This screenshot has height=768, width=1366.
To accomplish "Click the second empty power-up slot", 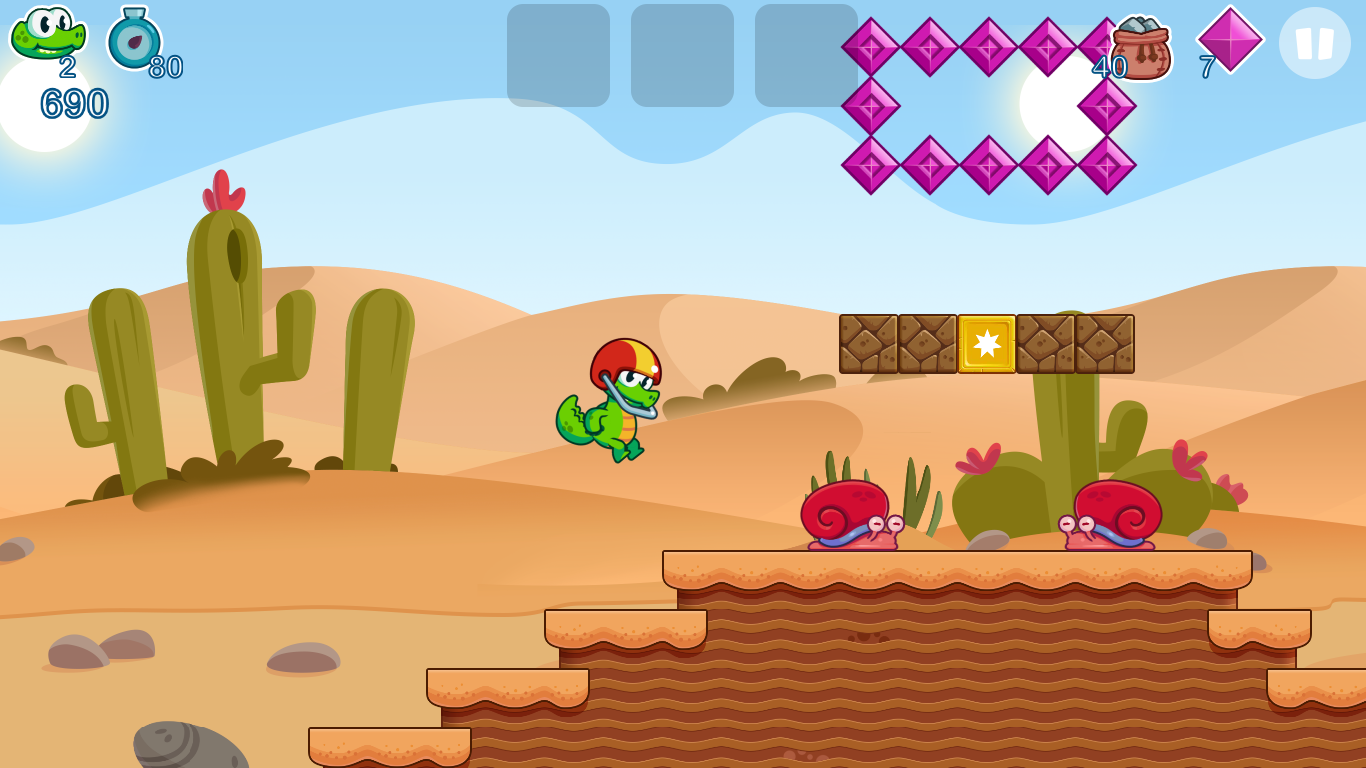I will (682, 55).
